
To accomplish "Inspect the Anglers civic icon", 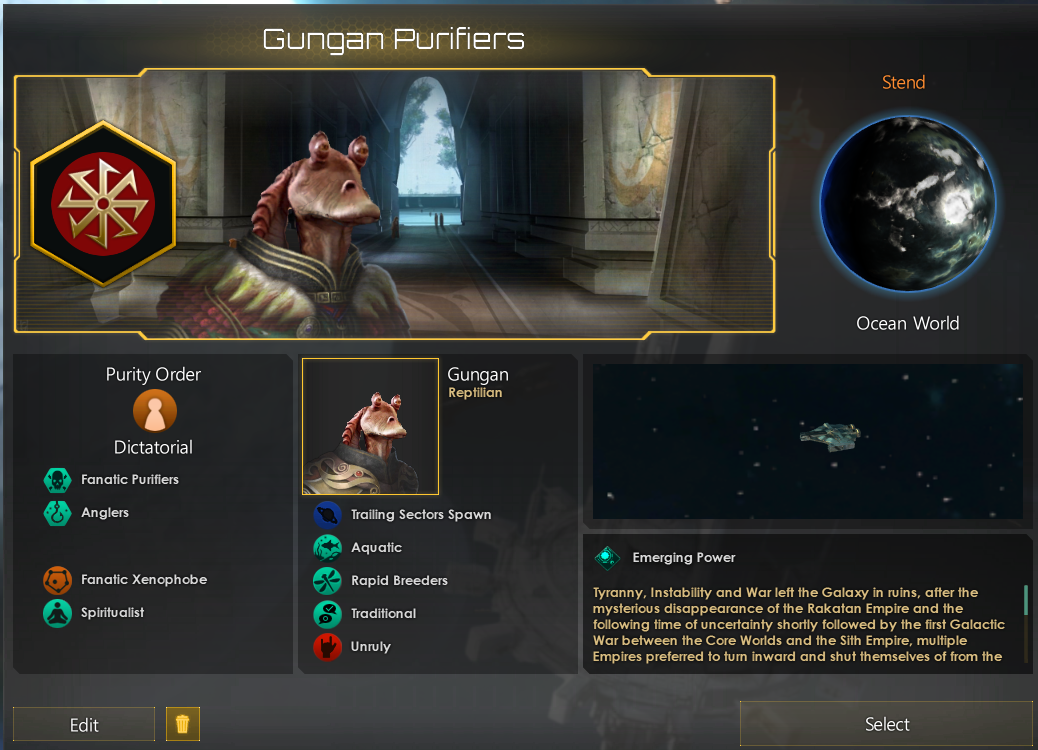I will point(58,513).
